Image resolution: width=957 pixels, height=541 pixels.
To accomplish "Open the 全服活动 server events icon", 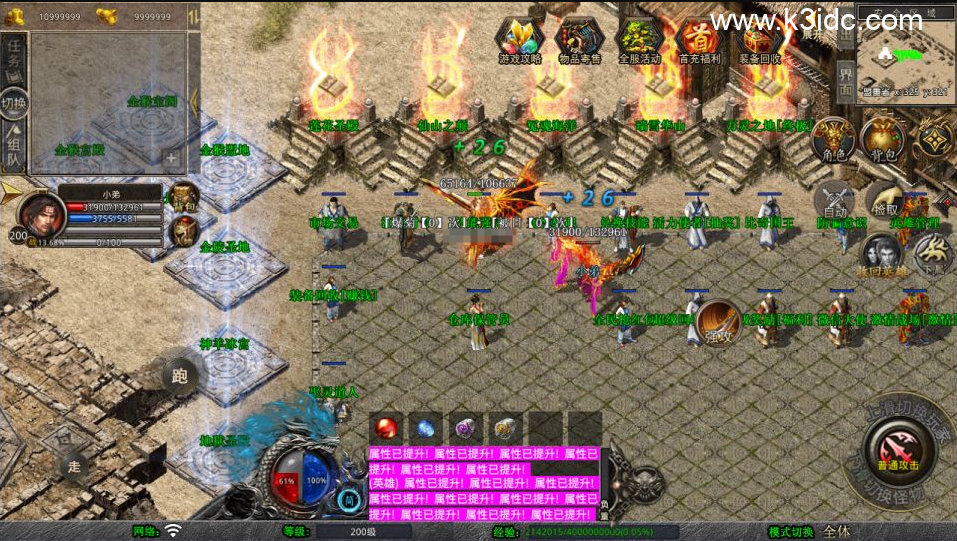I will [640, 40].
